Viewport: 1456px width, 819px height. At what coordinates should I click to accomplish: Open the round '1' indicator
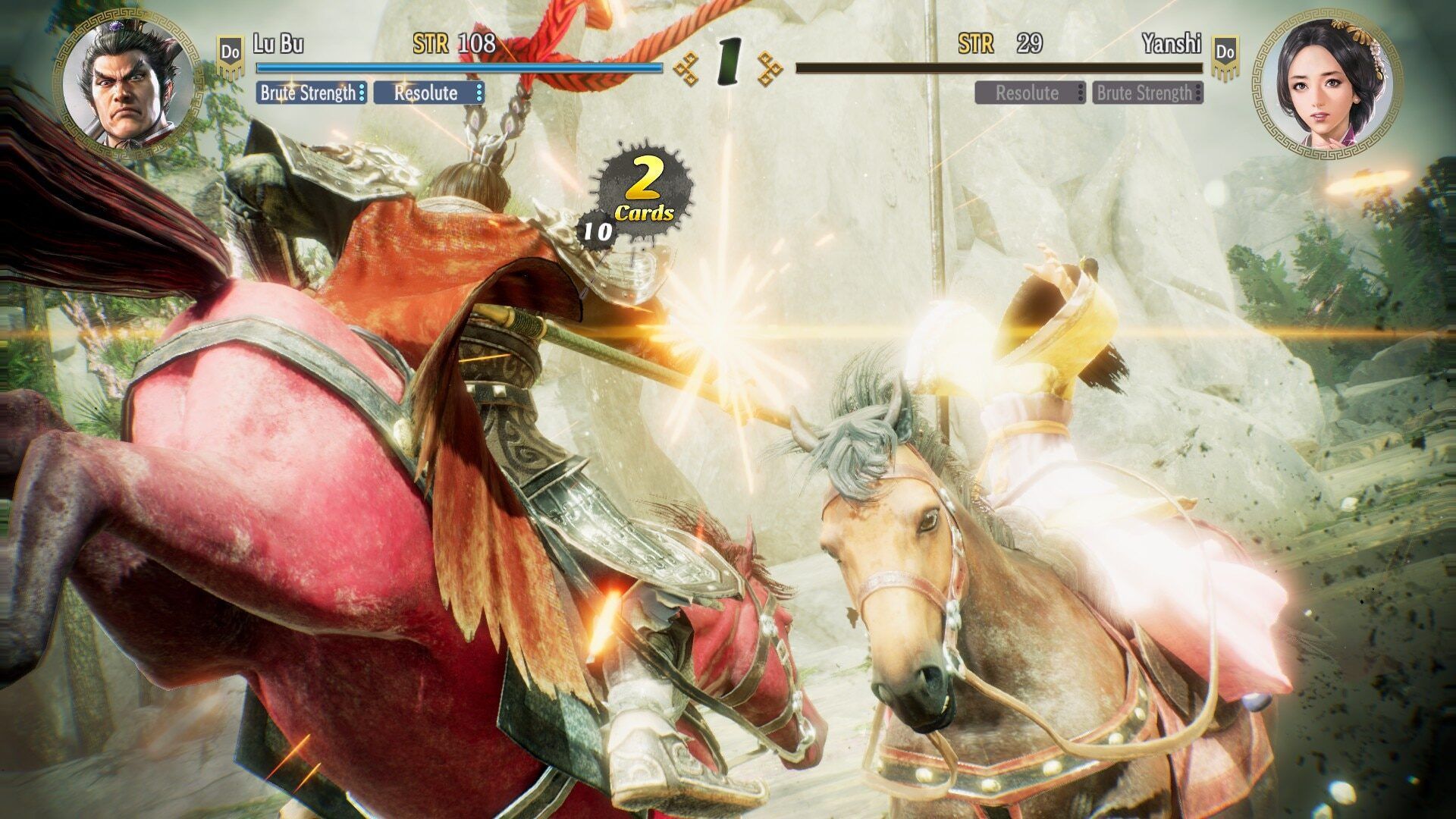730,59
